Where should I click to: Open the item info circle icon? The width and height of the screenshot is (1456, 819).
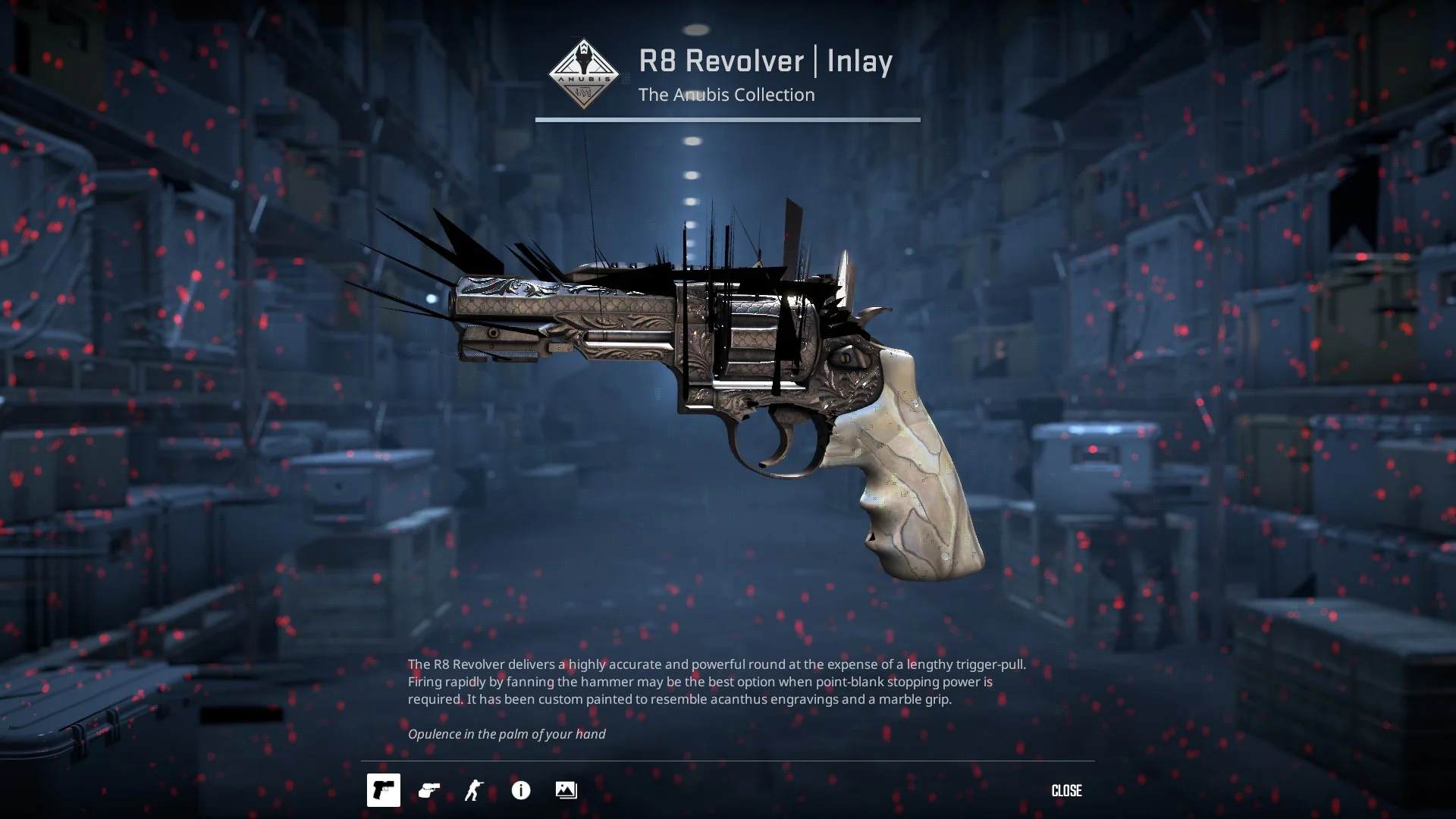521,790
